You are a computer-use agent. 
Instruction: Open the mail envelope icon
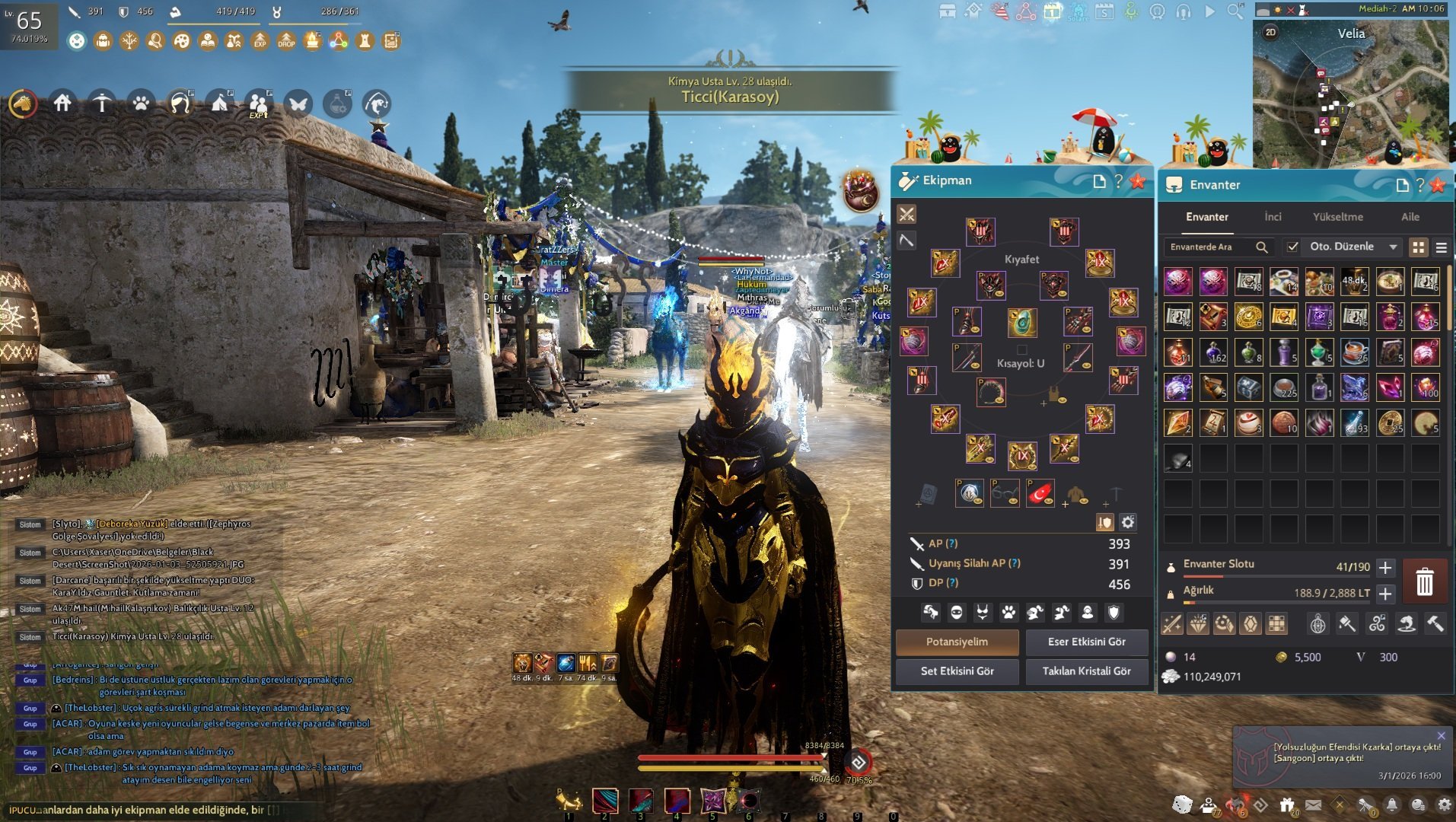(1314, 803)
